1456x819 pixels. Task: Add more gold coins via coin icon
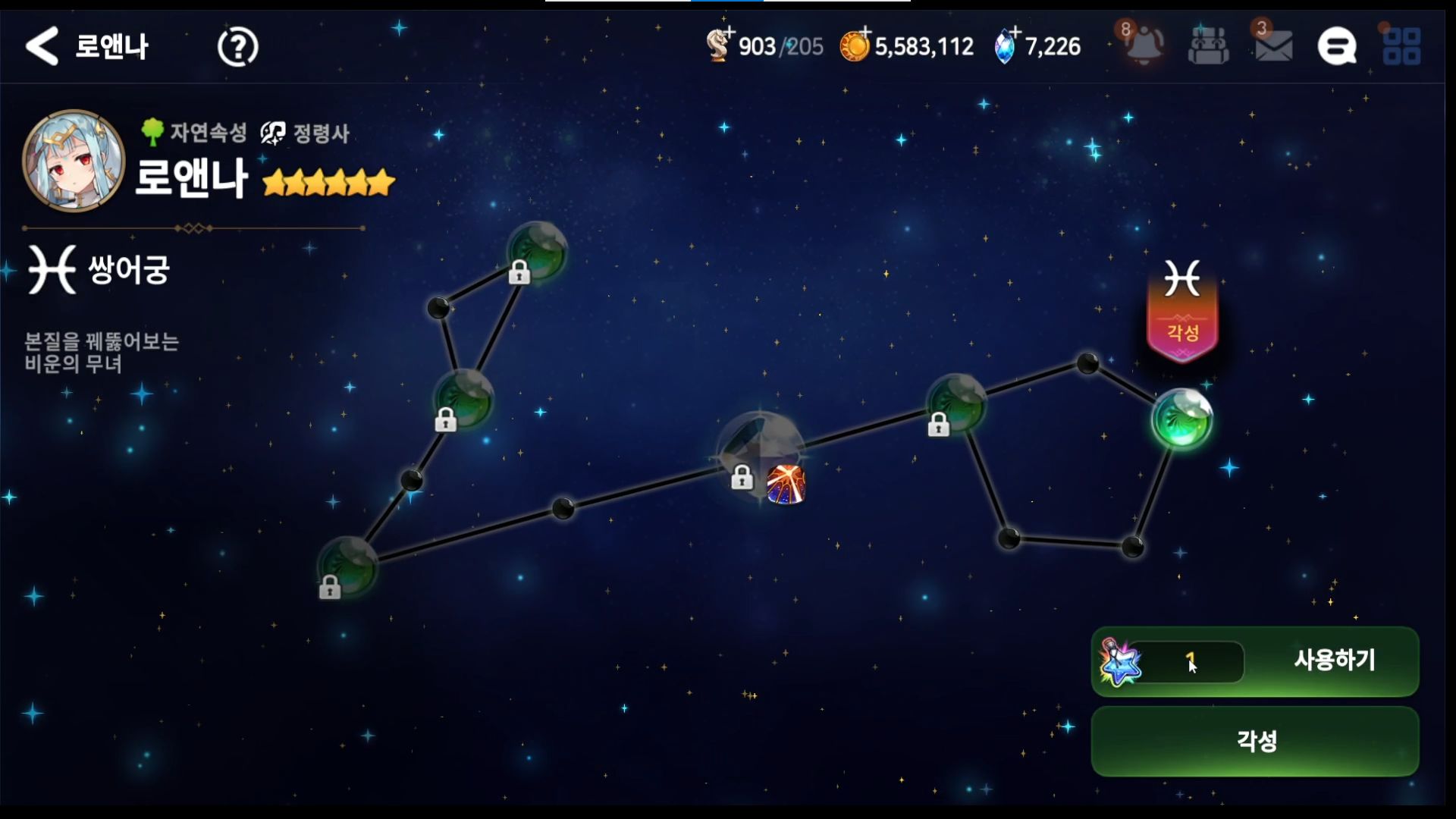tap(855, 45)
